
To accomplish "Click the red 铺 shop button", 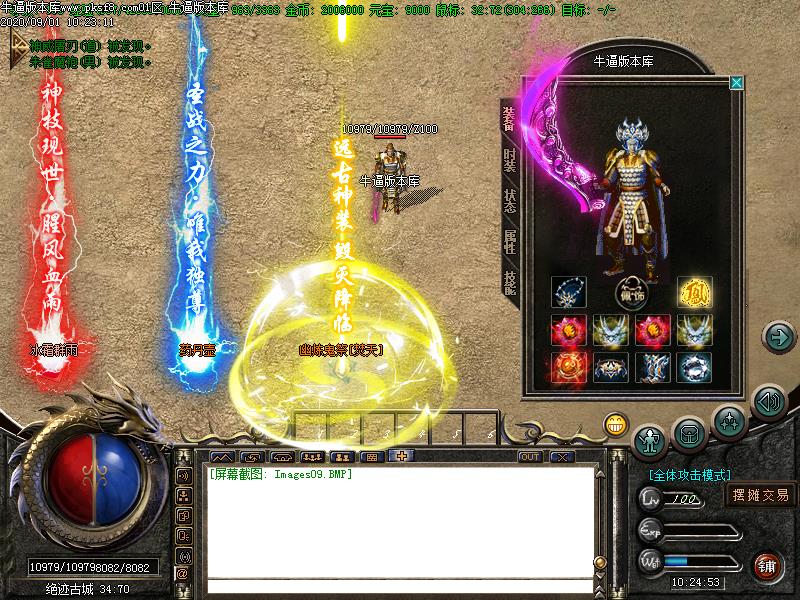I will point(767,564).
